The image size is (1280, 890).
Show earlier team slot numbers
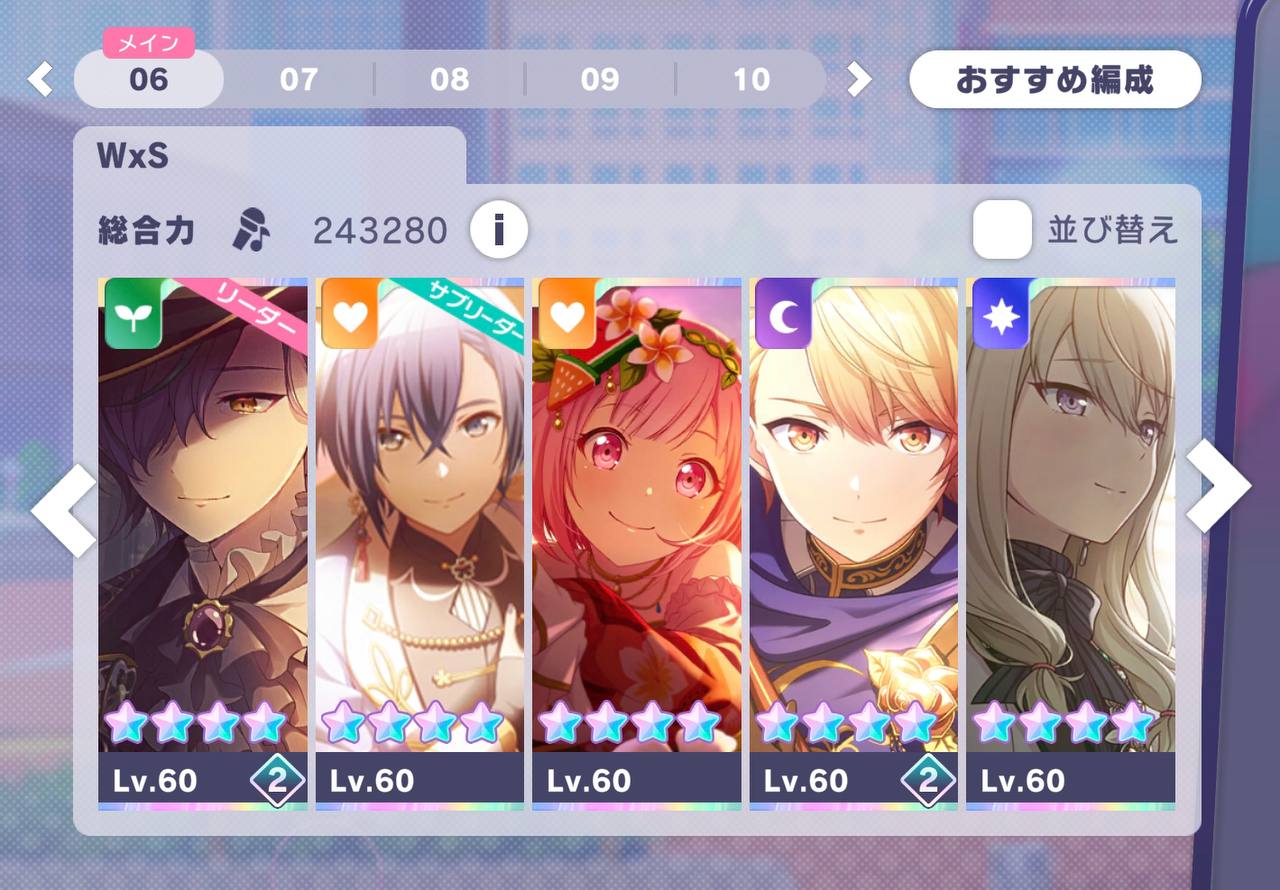click(x=40, y=78)
